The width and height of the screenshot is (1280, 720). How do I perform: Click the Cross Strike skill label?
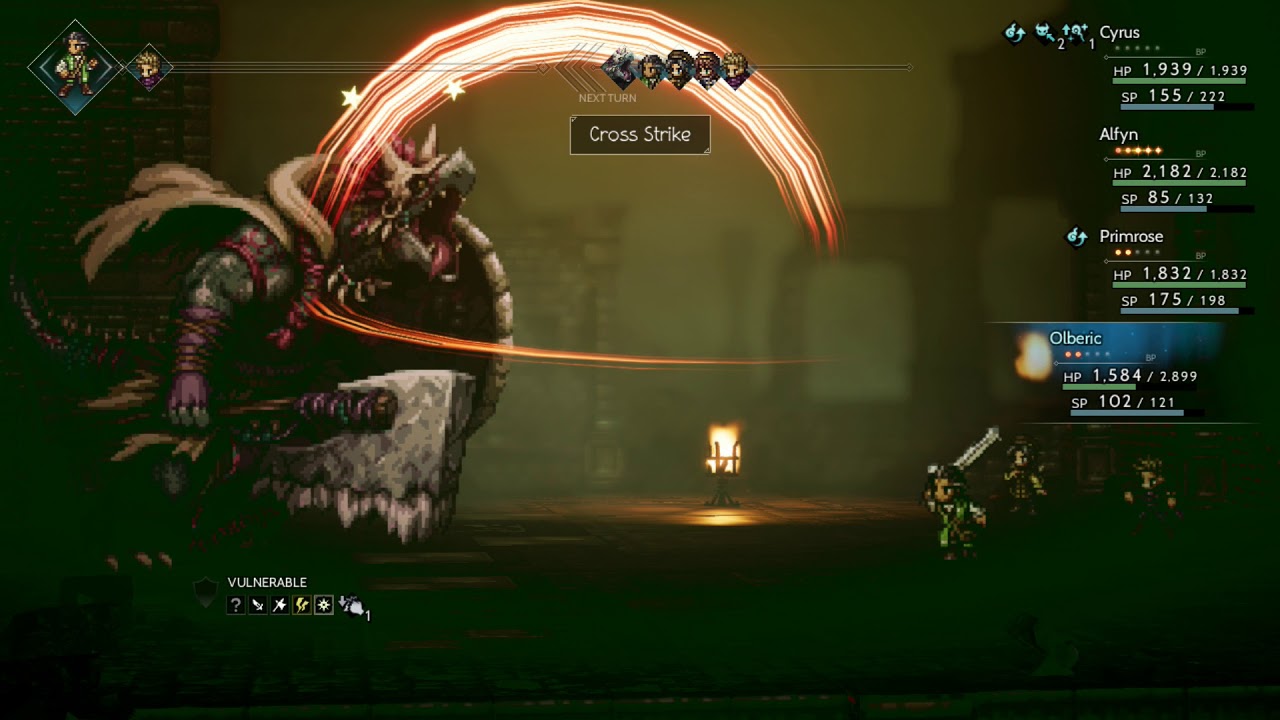pos(640,135)
